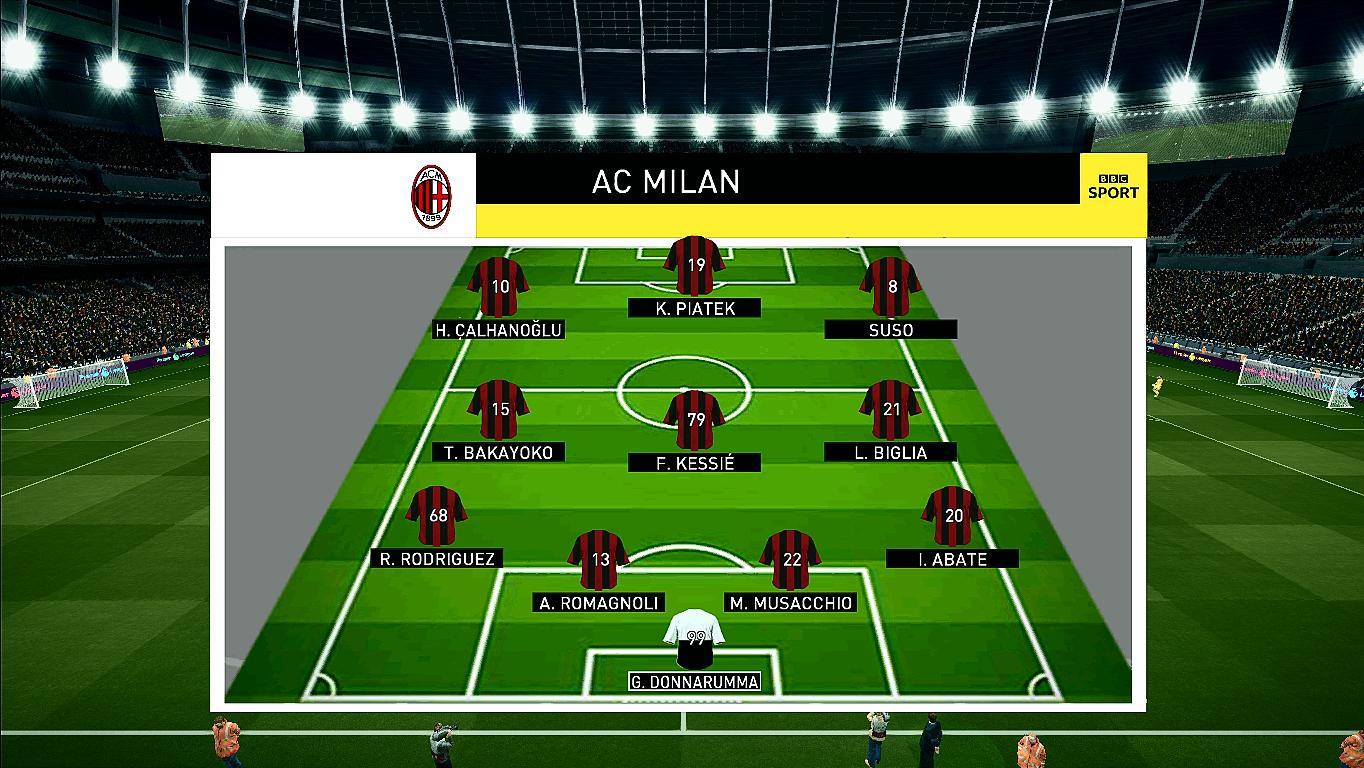Viewport: 1364px width, 768px height.
Task: Select M. Musacchio's number 22 shirt
Action: 789,562
